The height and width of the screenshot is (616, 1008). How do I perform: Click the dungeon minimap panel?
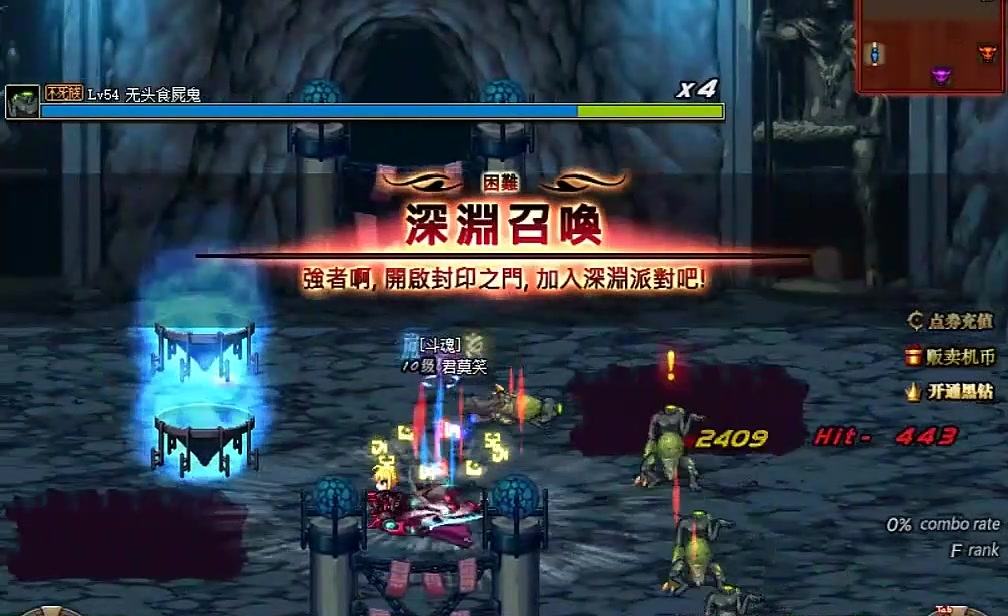[x=931, y=46]
